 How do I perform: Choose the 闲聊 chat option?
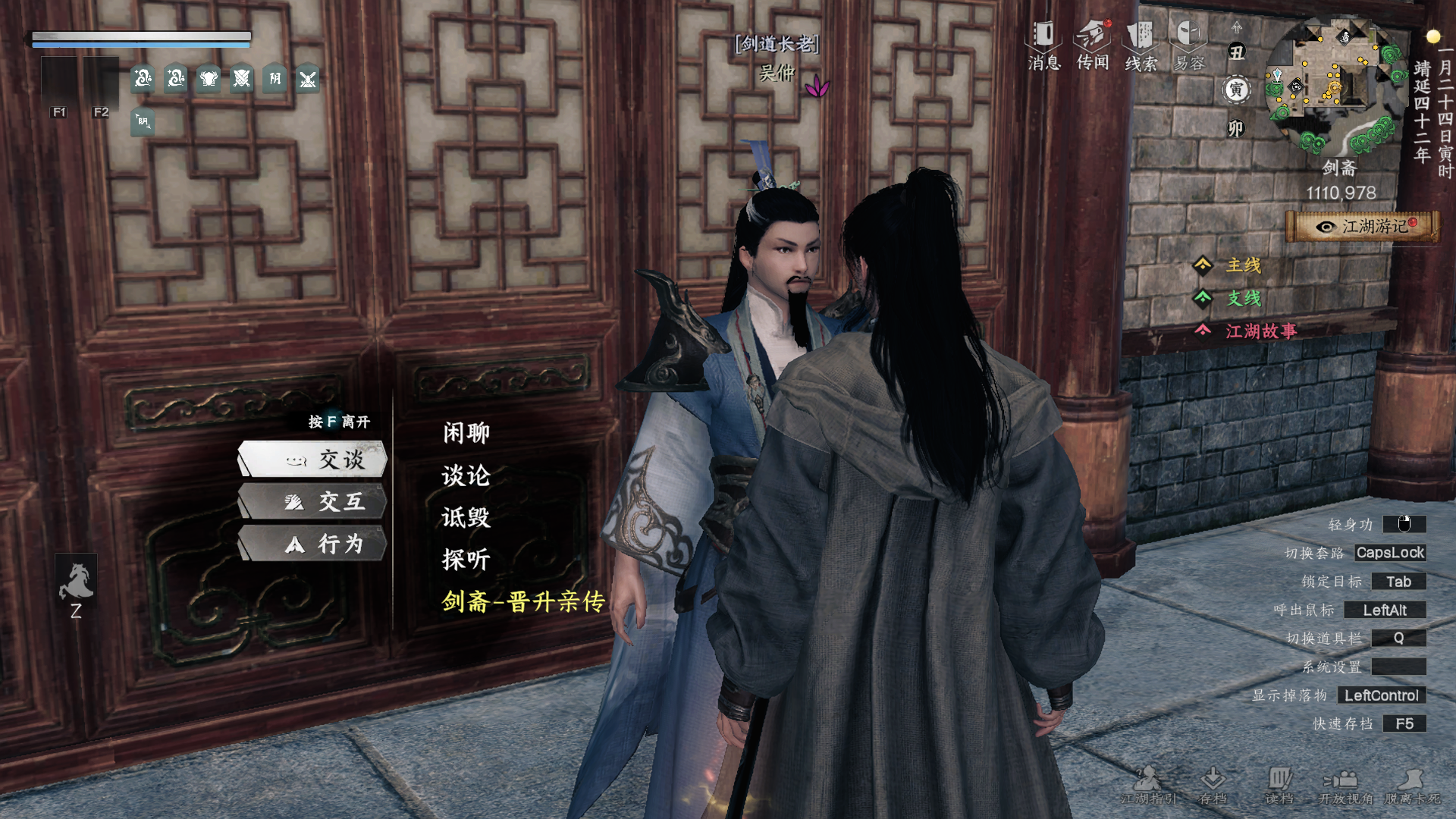[x=466, y=433]
